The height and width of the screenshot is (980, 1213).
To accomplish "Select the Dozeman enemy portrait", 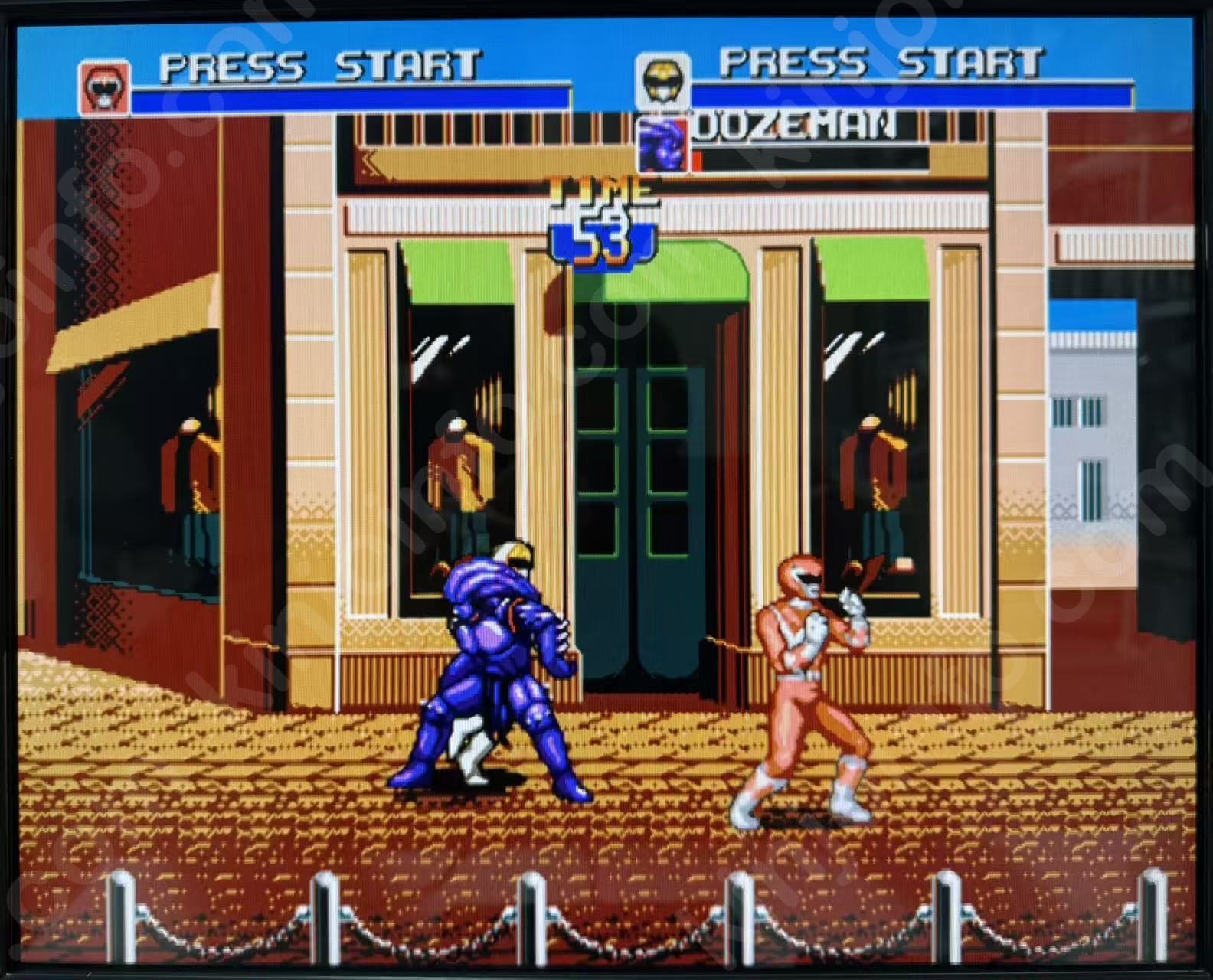I will coord(663,145).
